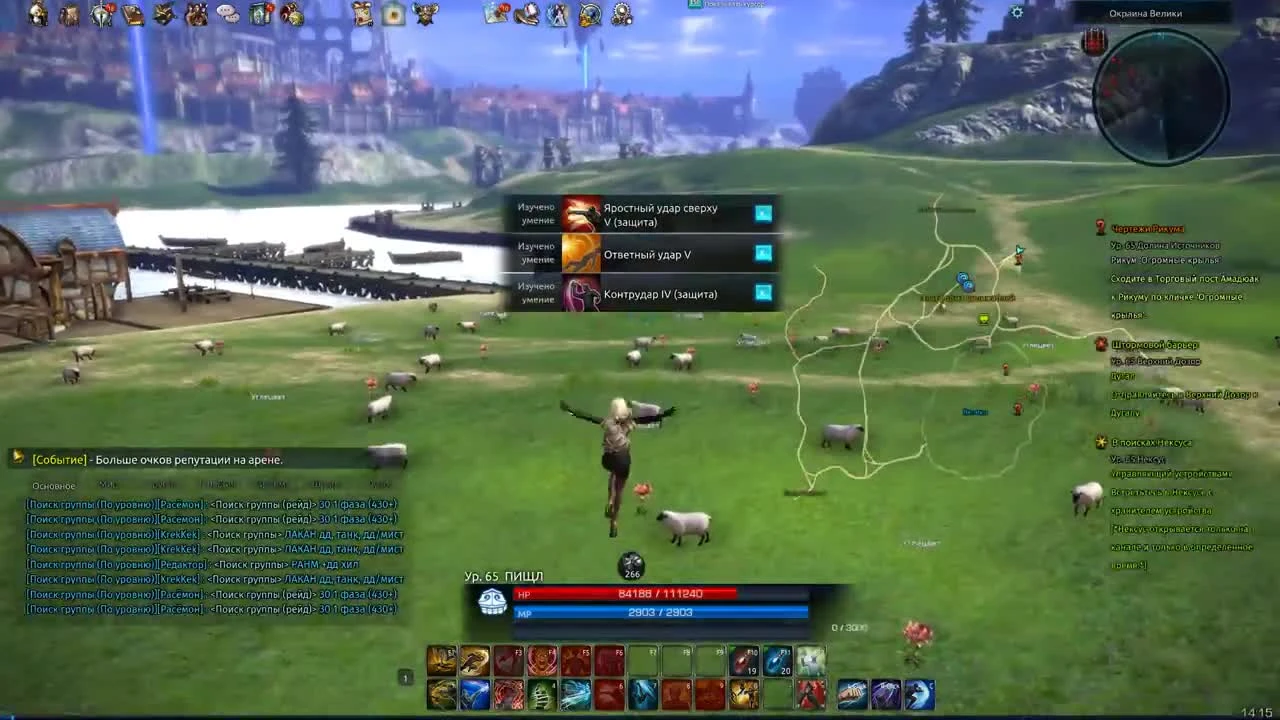
Task: Toggle the blue box beside Яростный удар сверху V
Action: [763, 213]
